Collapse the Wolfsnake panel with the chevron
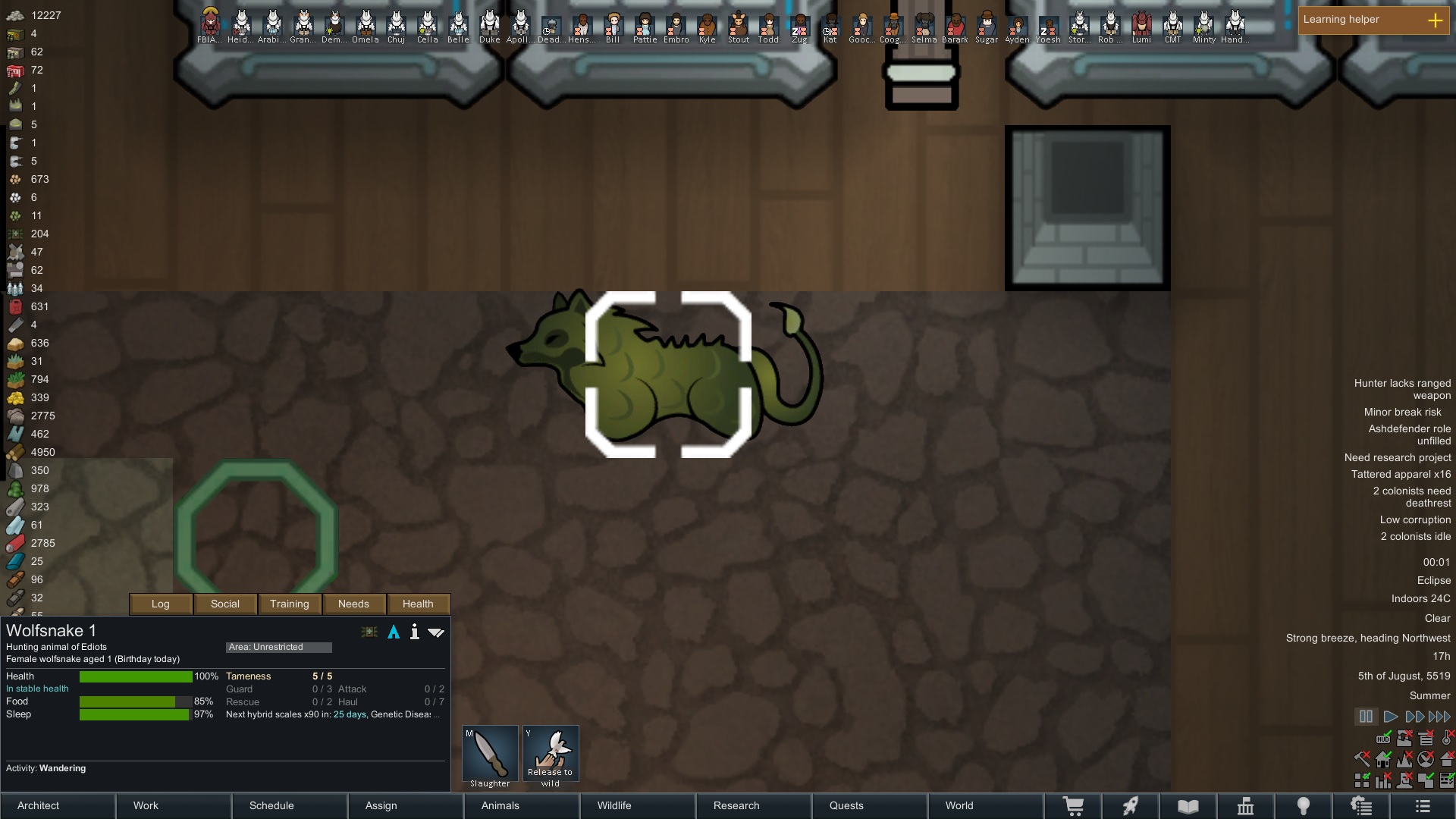The width and height of the screenshot is (1456, 819). pos(437,632)
